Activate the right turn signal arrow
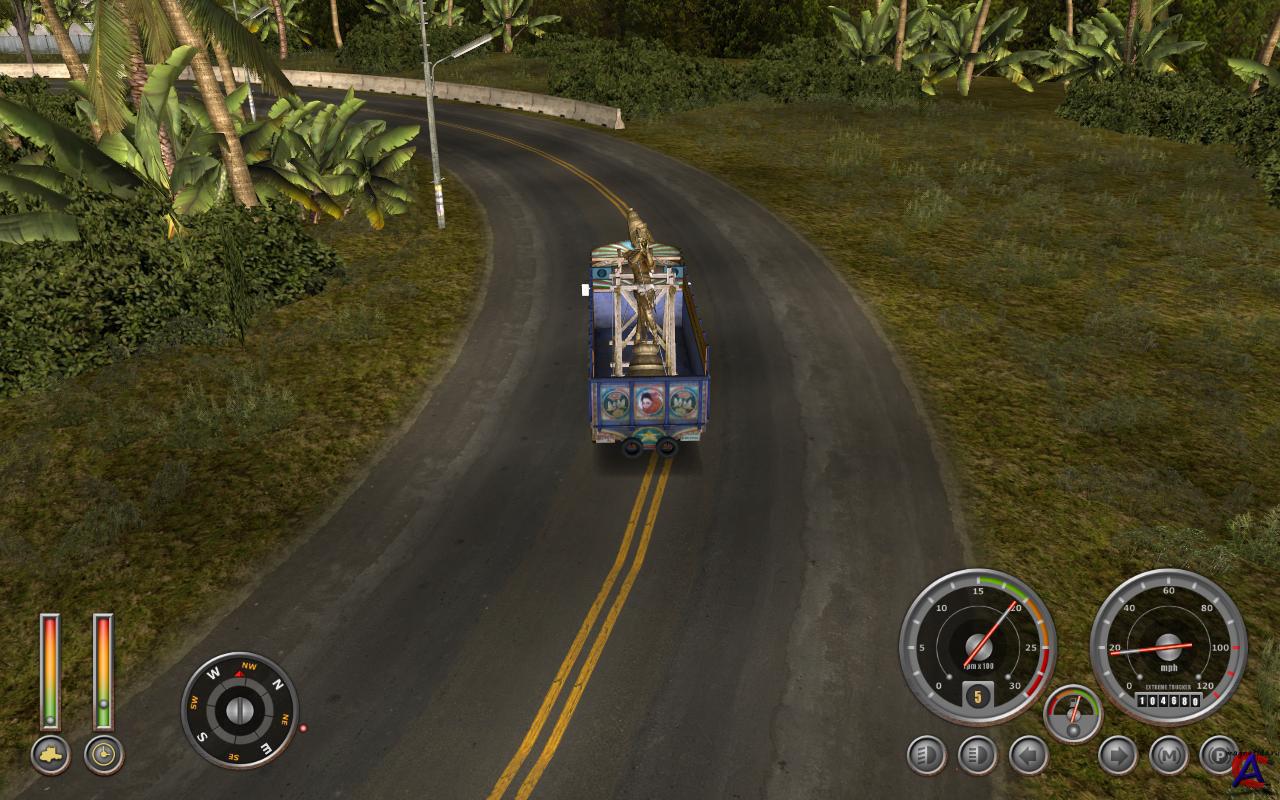Viewport: 1280px width, 800px height. click(1118, 755)
